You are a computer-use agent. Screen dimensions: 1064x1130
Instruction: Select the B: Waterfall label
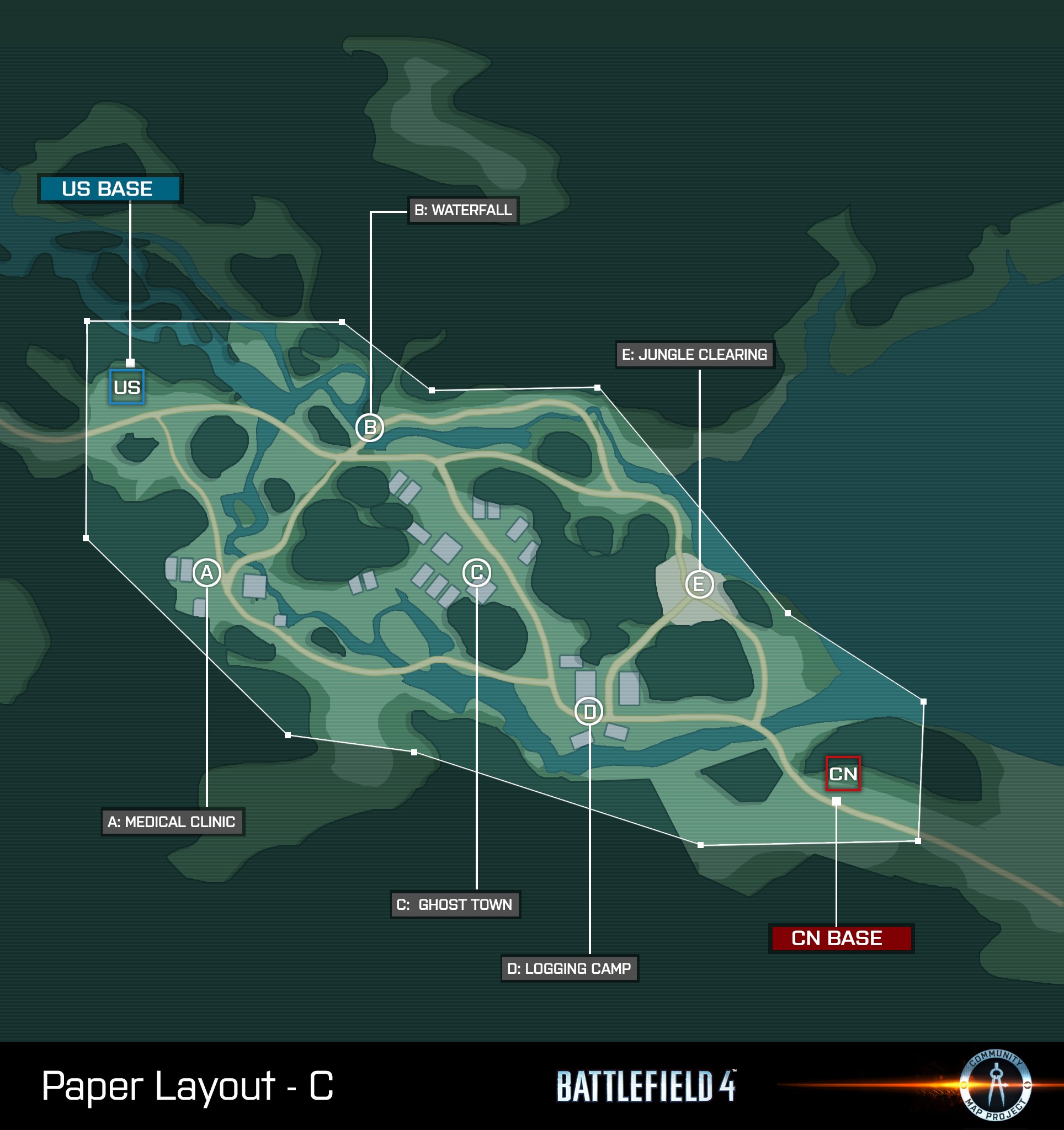coord(462,210)
